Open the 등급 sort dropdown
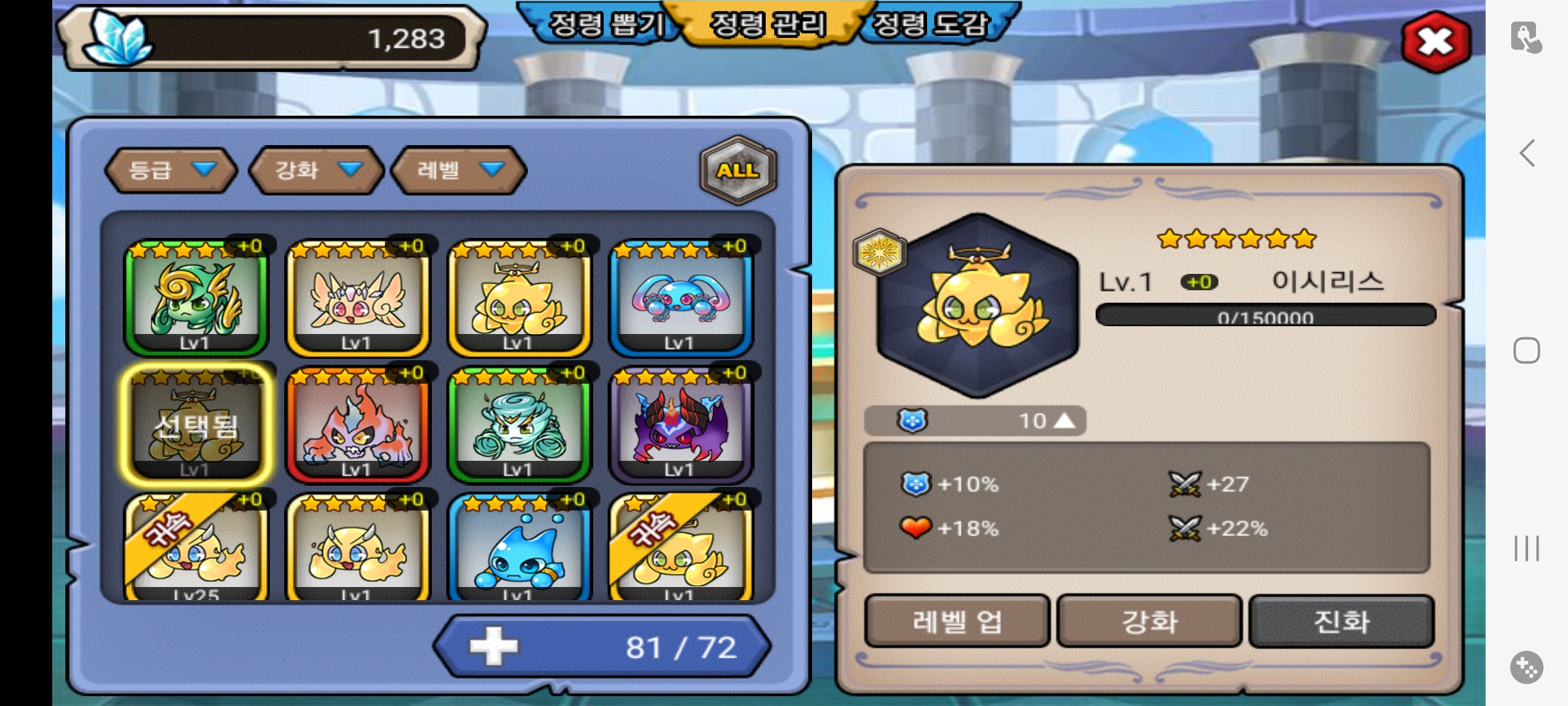 [x=171, y=170]
